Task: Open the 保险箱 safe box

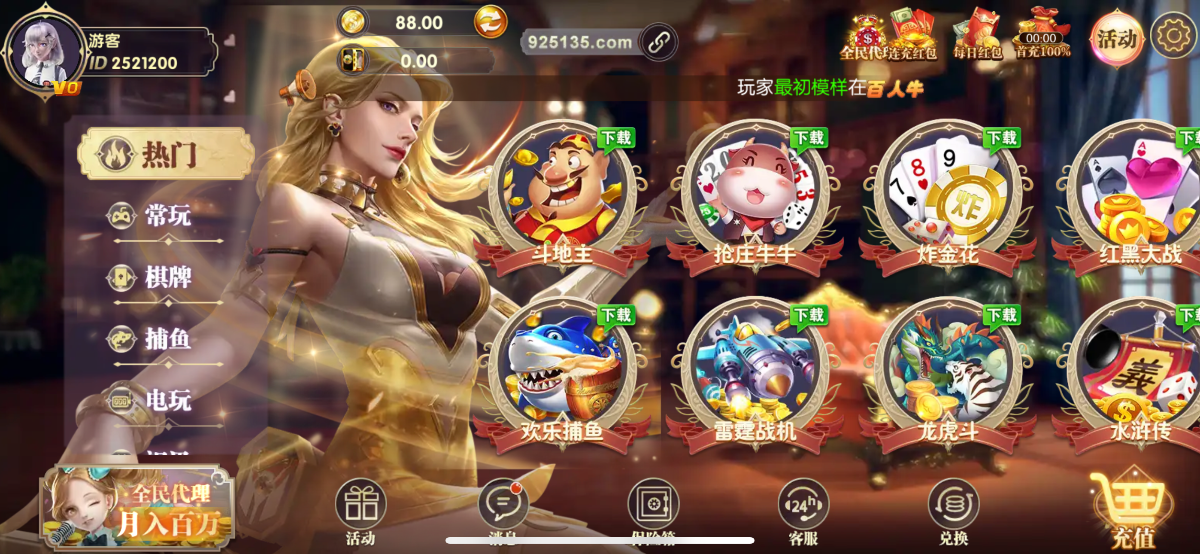Action: pyautogui.click(x=653, y=510)
